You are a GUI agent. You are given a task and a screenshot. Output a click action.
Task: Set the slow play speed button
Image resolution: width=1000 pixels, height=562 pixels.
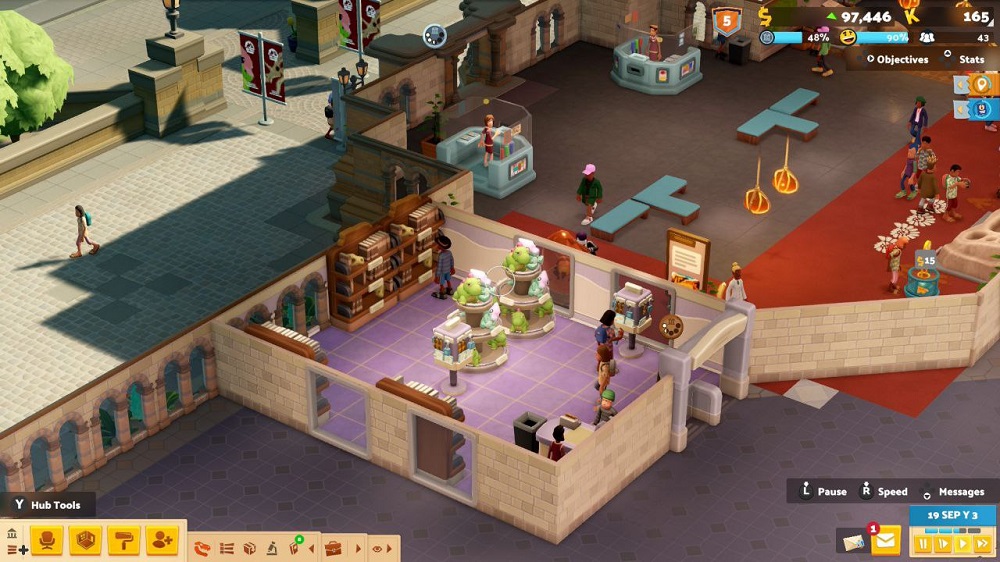942,543
